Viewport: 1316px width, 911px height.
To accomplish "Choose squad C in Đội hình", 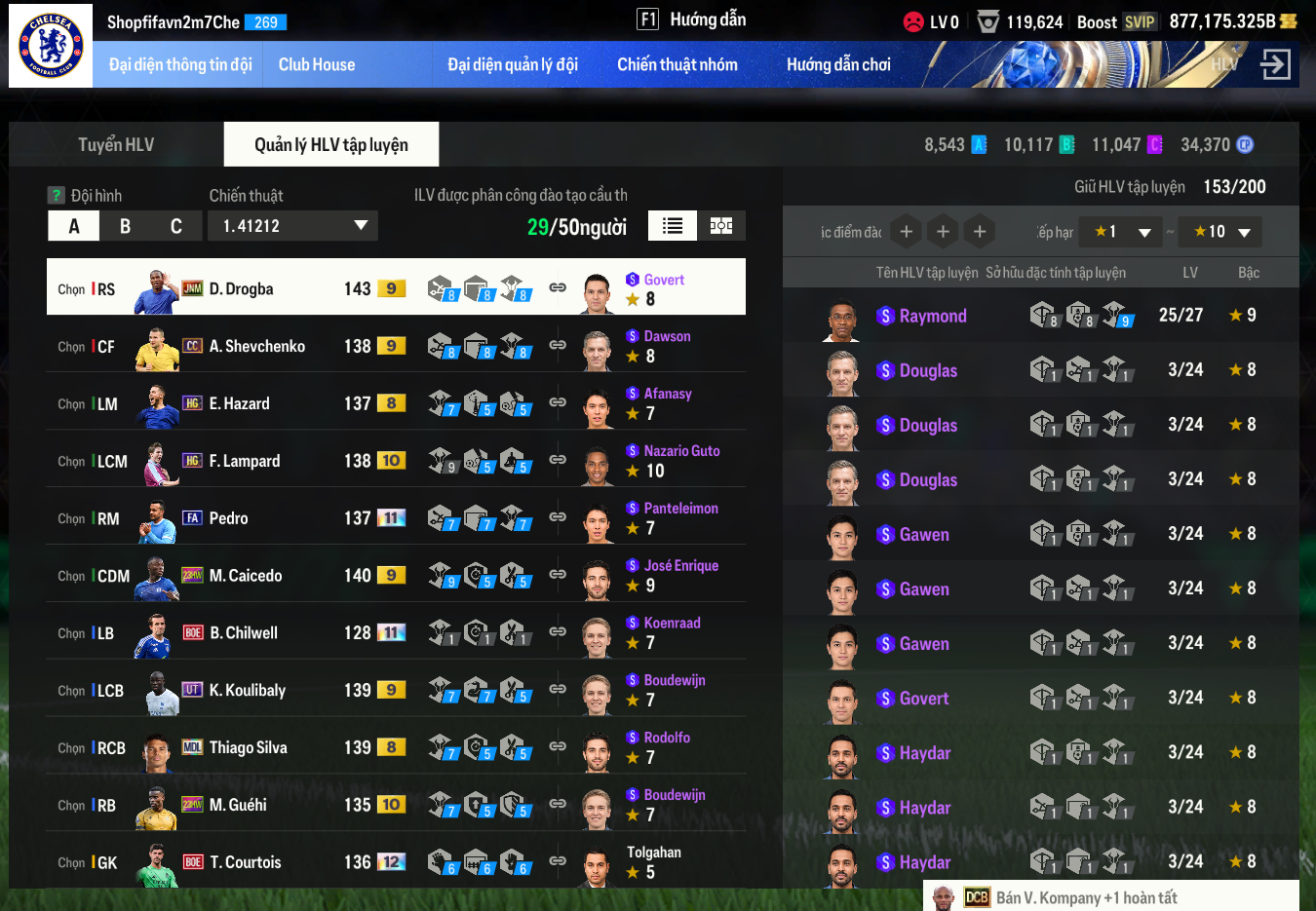I will pos(176,226).
